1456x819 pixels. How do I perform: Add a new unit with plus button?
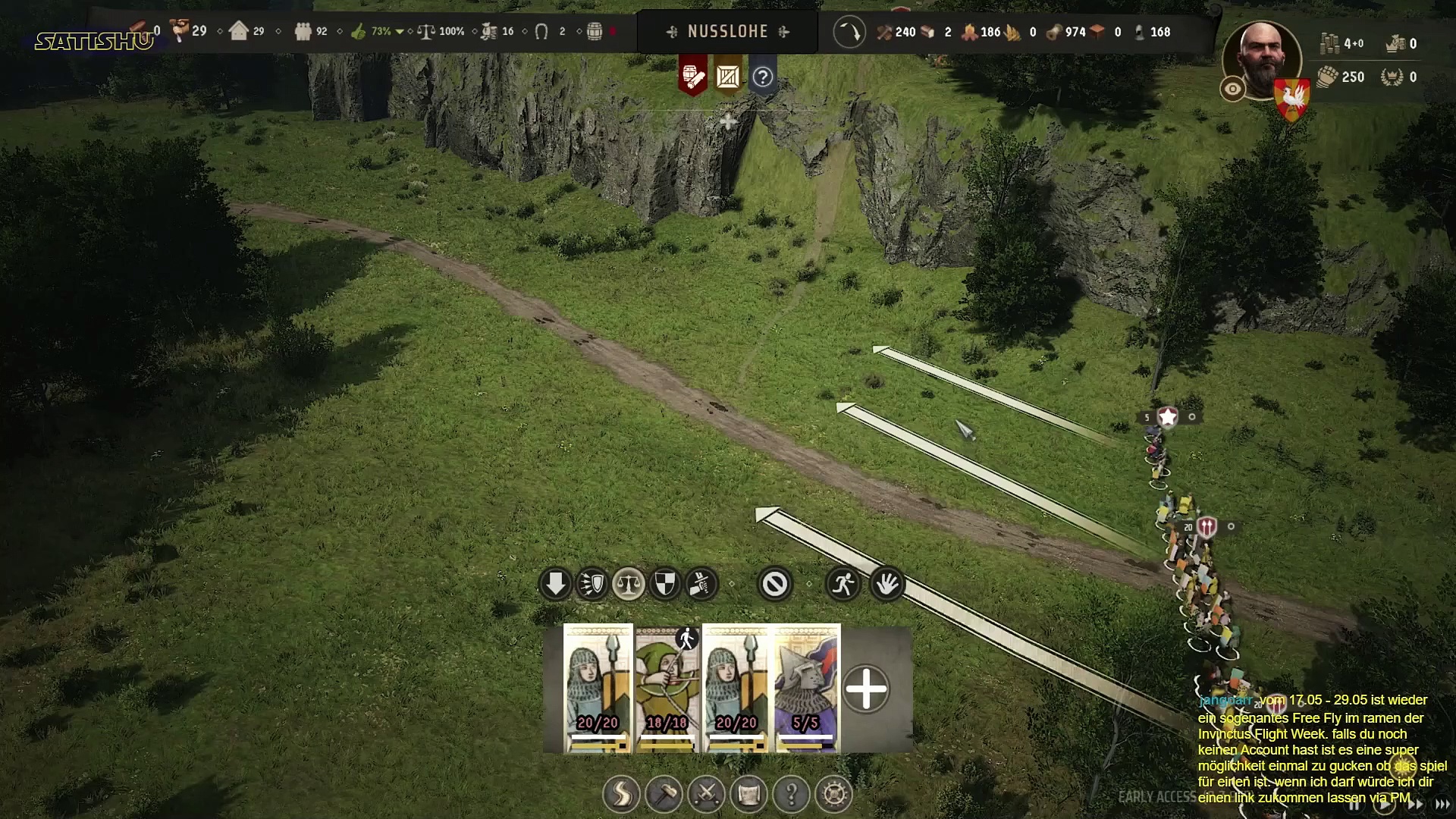click(866, 689)
